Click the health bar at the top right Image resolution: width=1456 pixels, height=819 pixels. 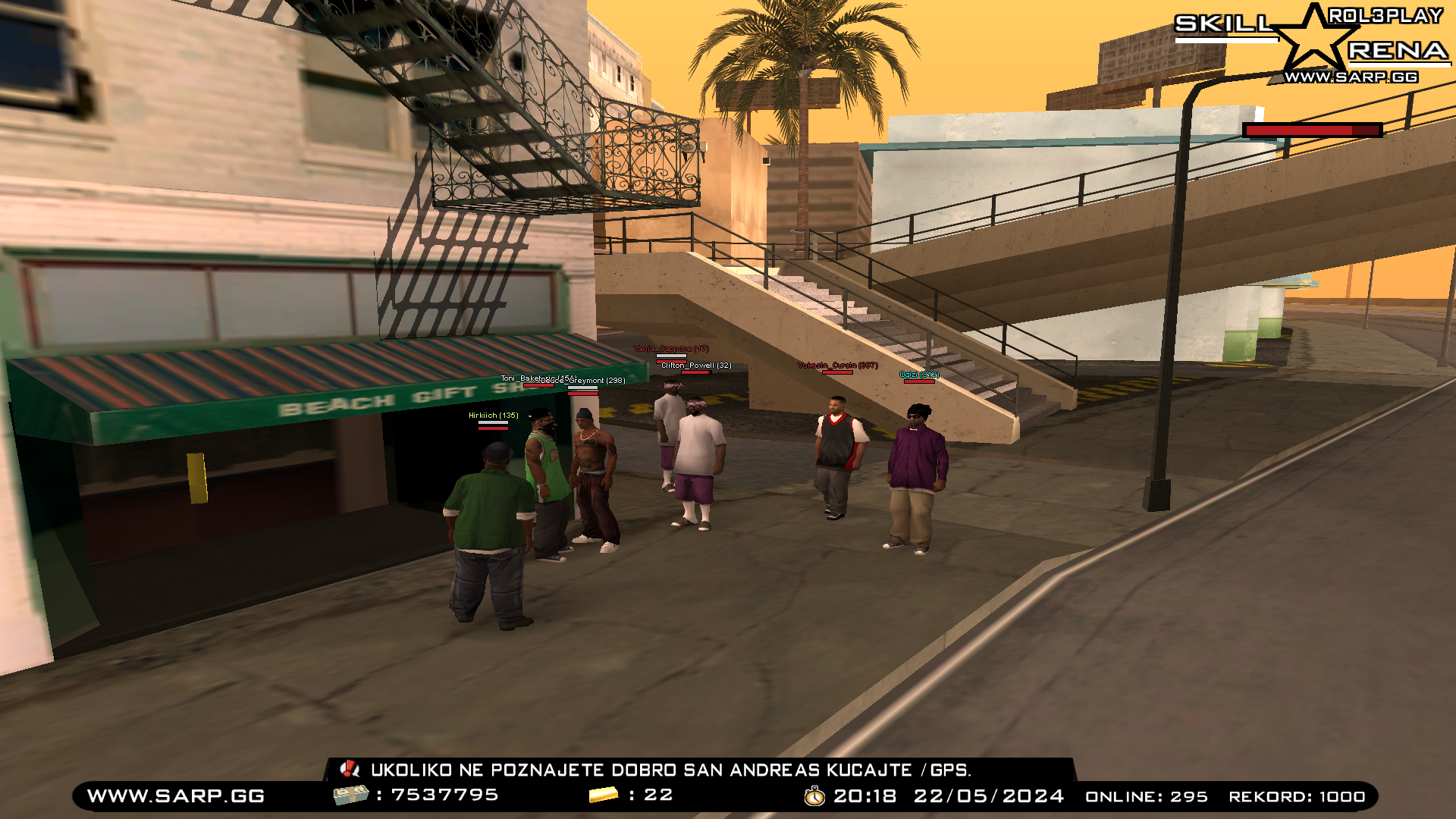pos(1312,129)
